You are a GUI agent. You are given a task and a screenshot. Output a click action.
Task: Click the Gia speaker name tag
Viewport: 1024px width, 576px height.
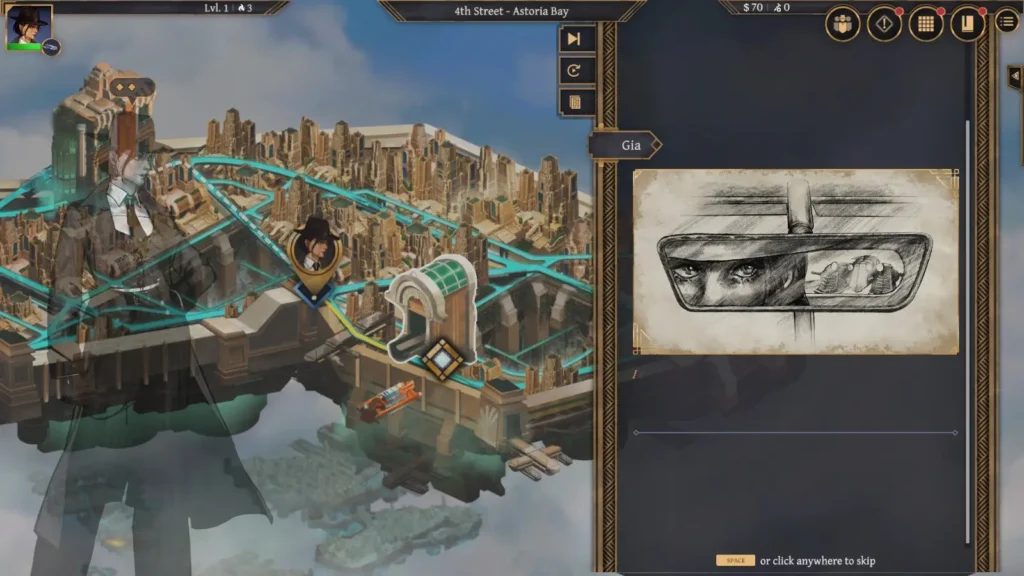coord(629,145)
